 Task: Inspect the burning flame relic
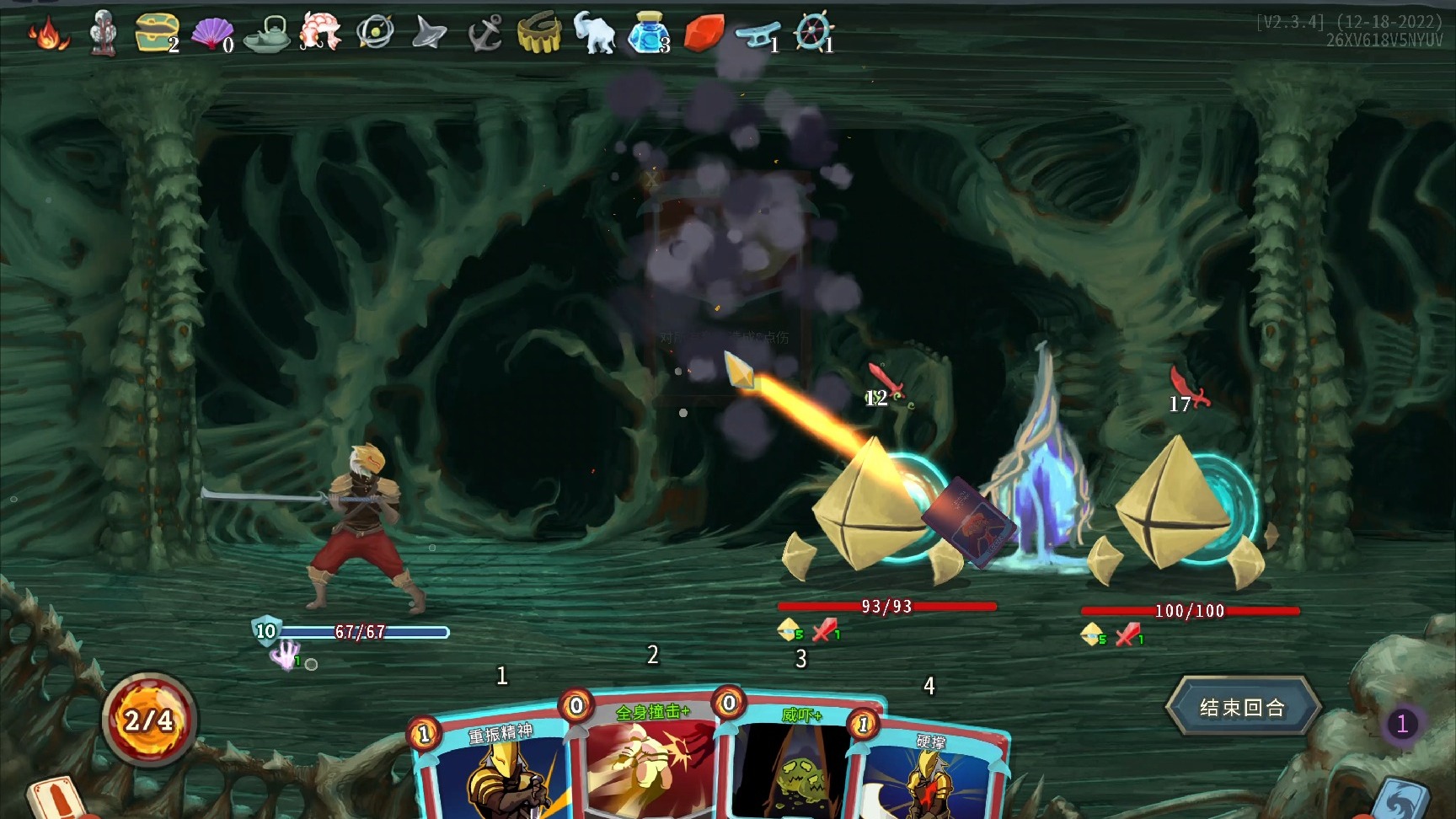tap(47, 35)
